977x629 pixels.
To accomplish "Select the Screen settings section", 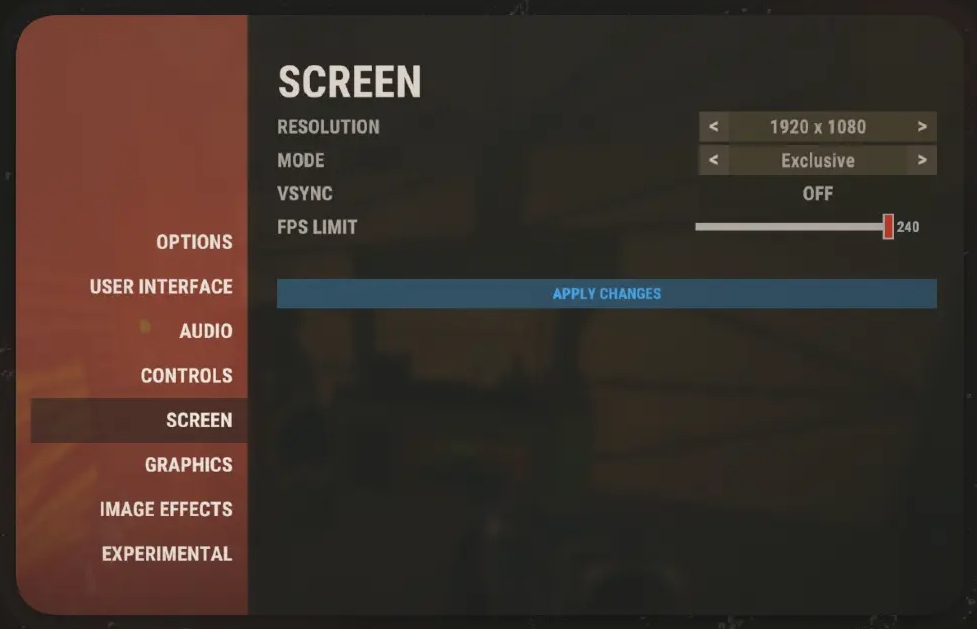I will (199, 420).
